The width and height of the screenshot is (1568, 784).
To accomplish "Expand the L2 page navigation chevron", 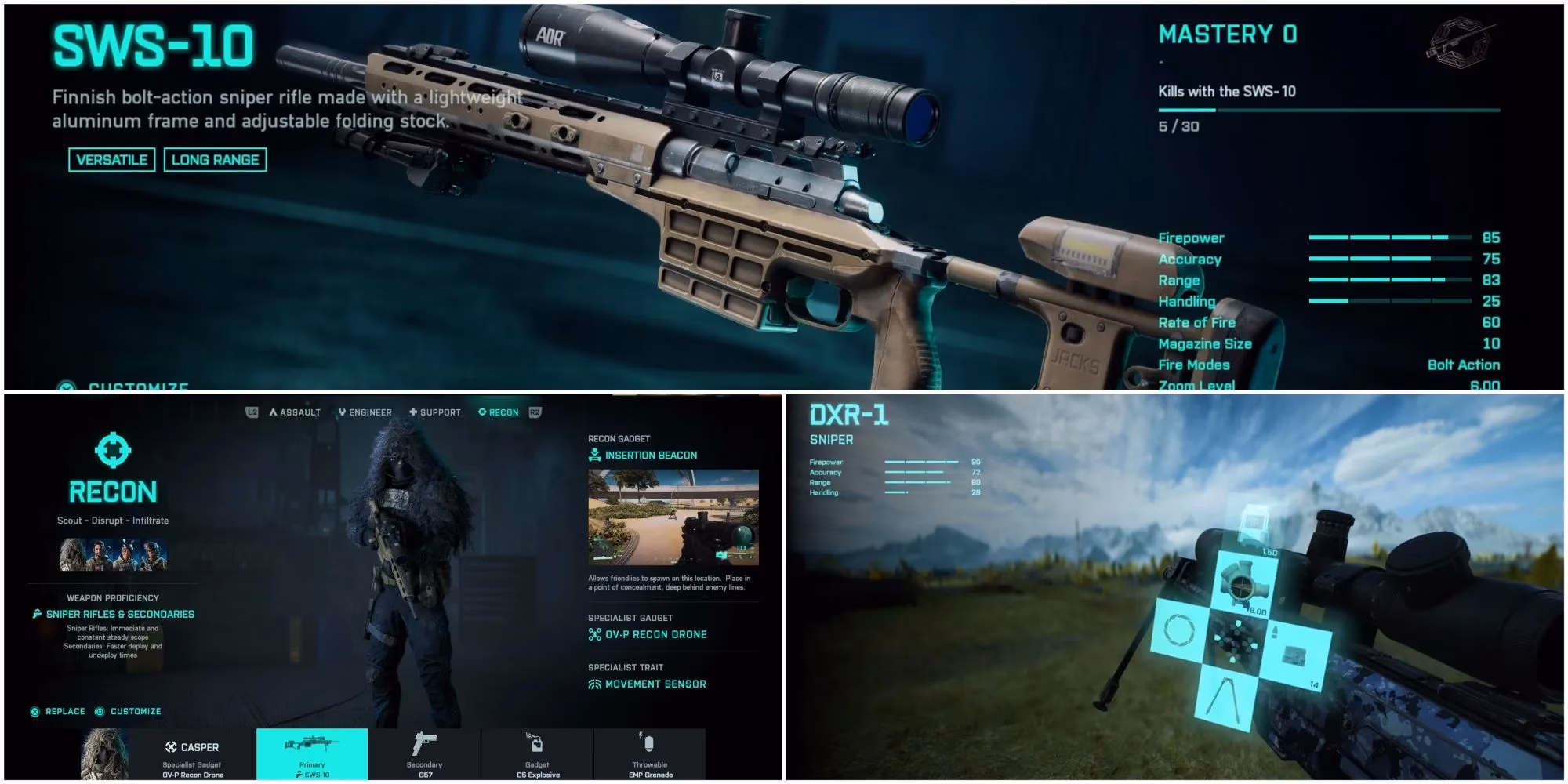I will click(252, 412).
